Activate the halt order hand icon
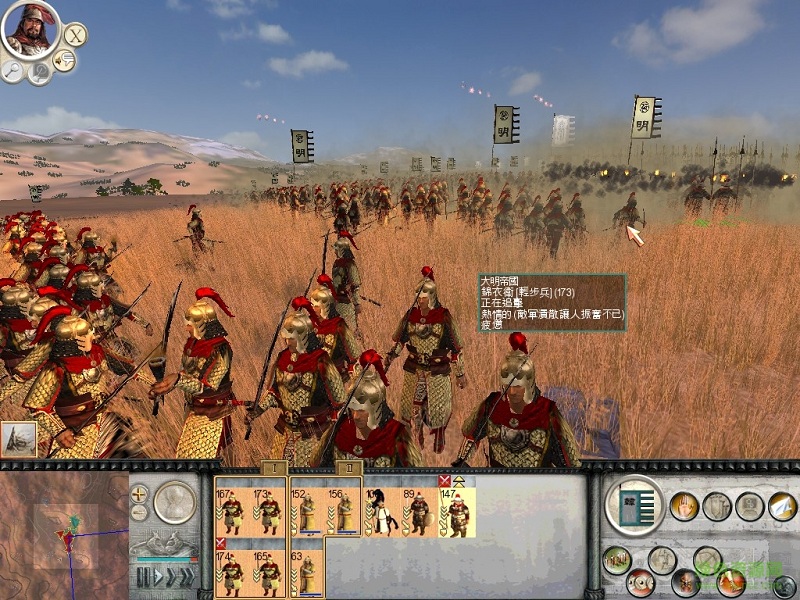Screen dimensions: 800x600 [x=683, y=506]
